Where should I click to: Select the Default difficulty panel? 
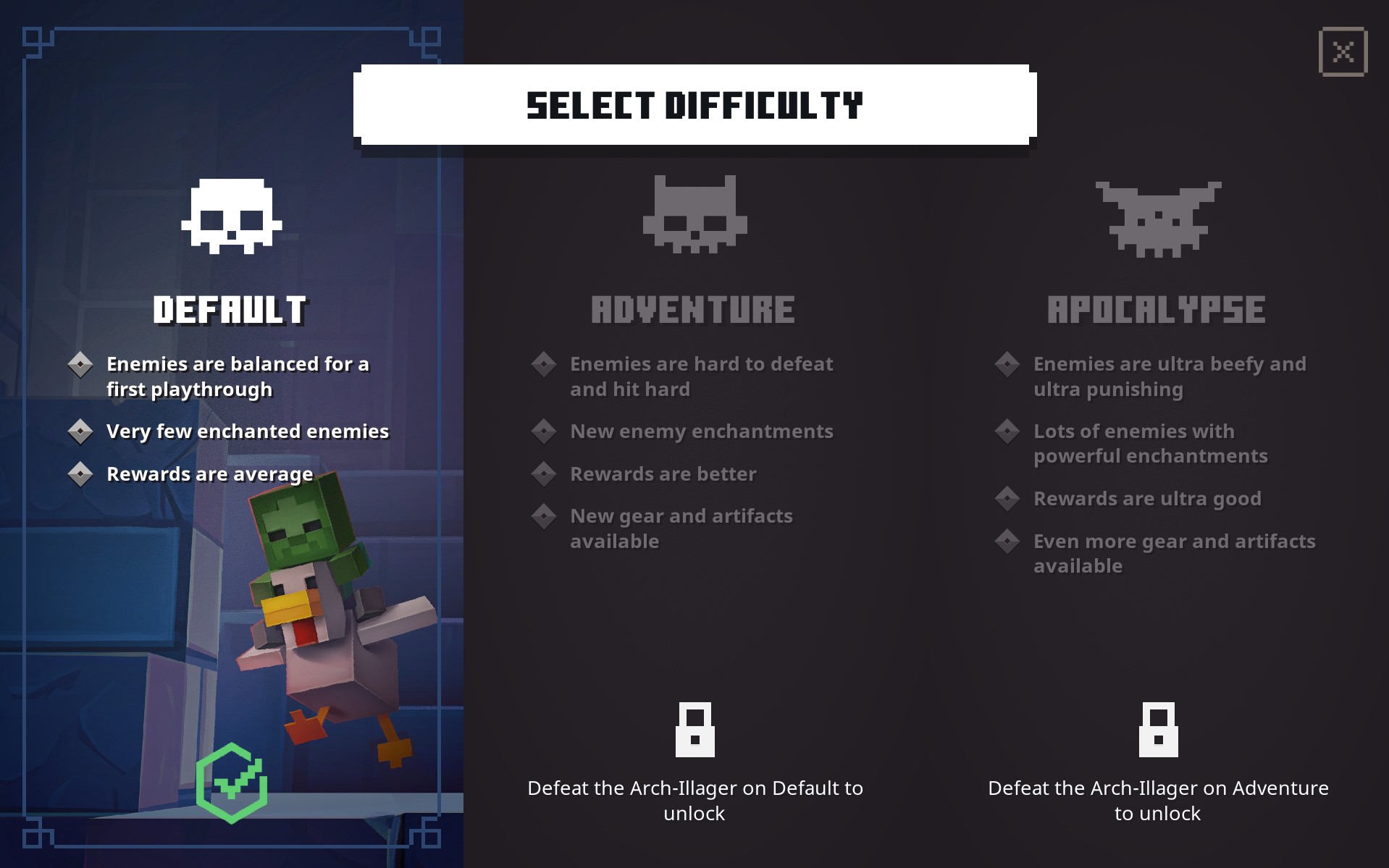[230, 434]
